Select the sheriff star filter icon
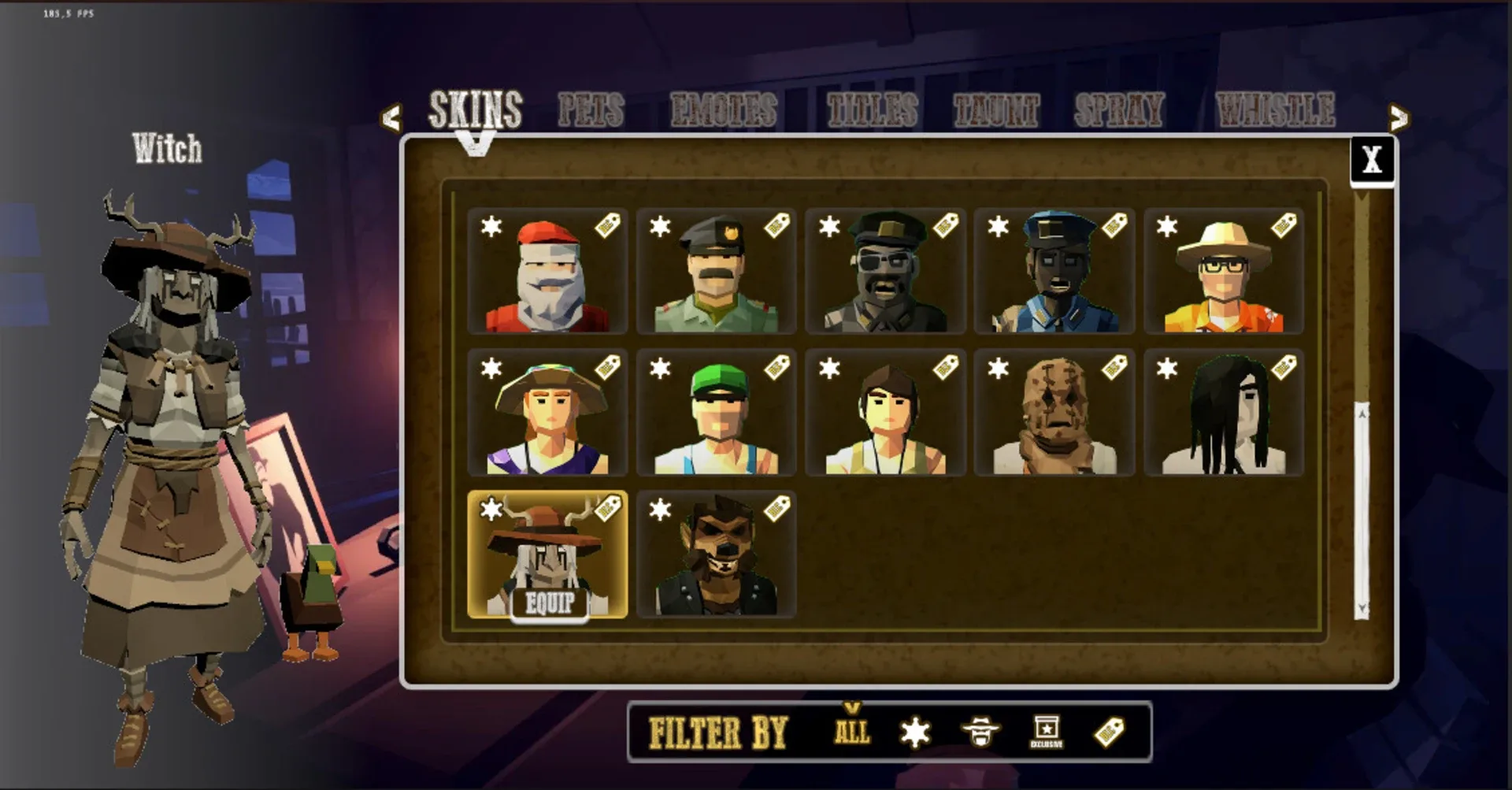Screen dimensions: 1512x790 913,733
